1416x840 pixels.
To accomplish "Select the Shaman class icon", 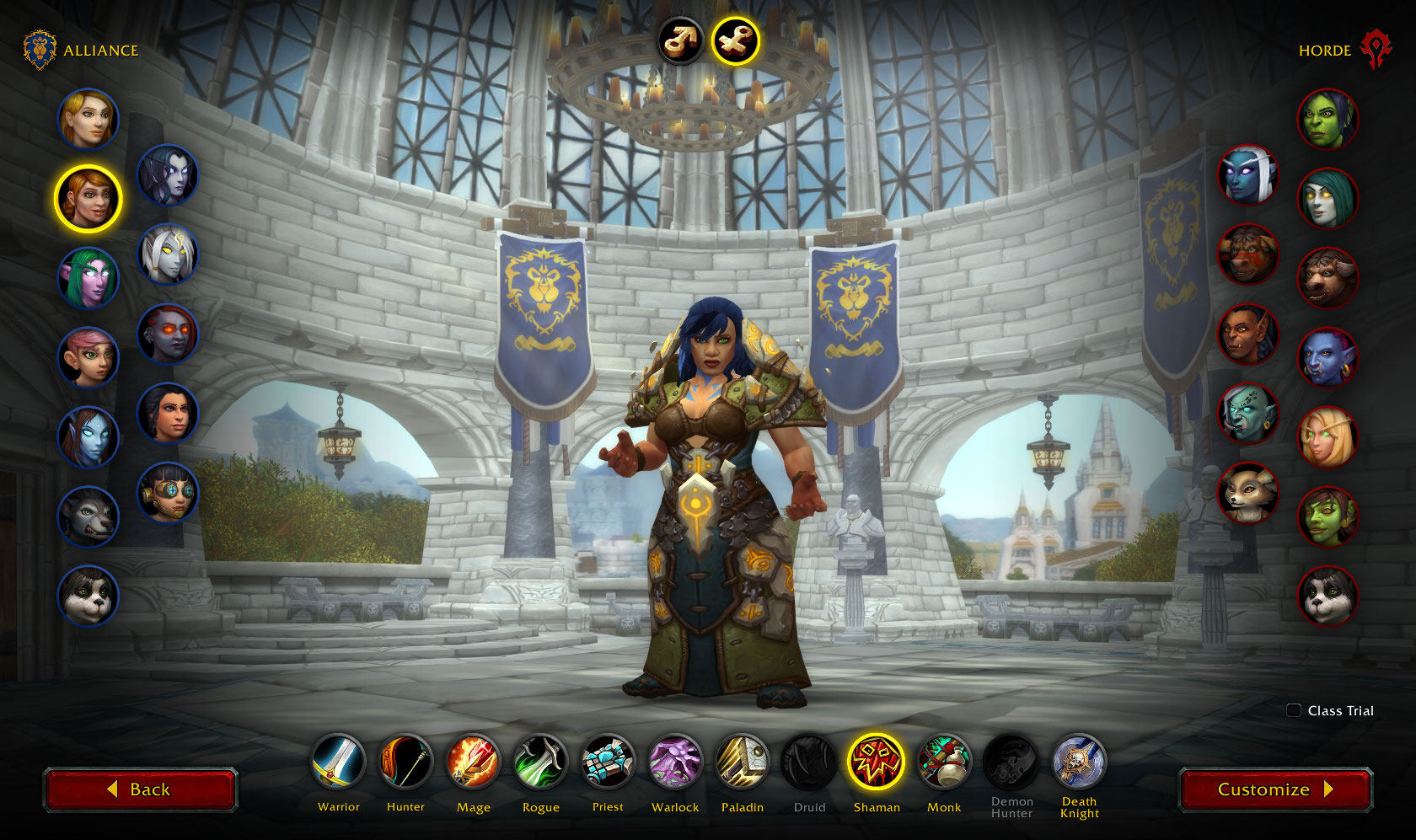I will pyautogui.click(x=877, y=762).
